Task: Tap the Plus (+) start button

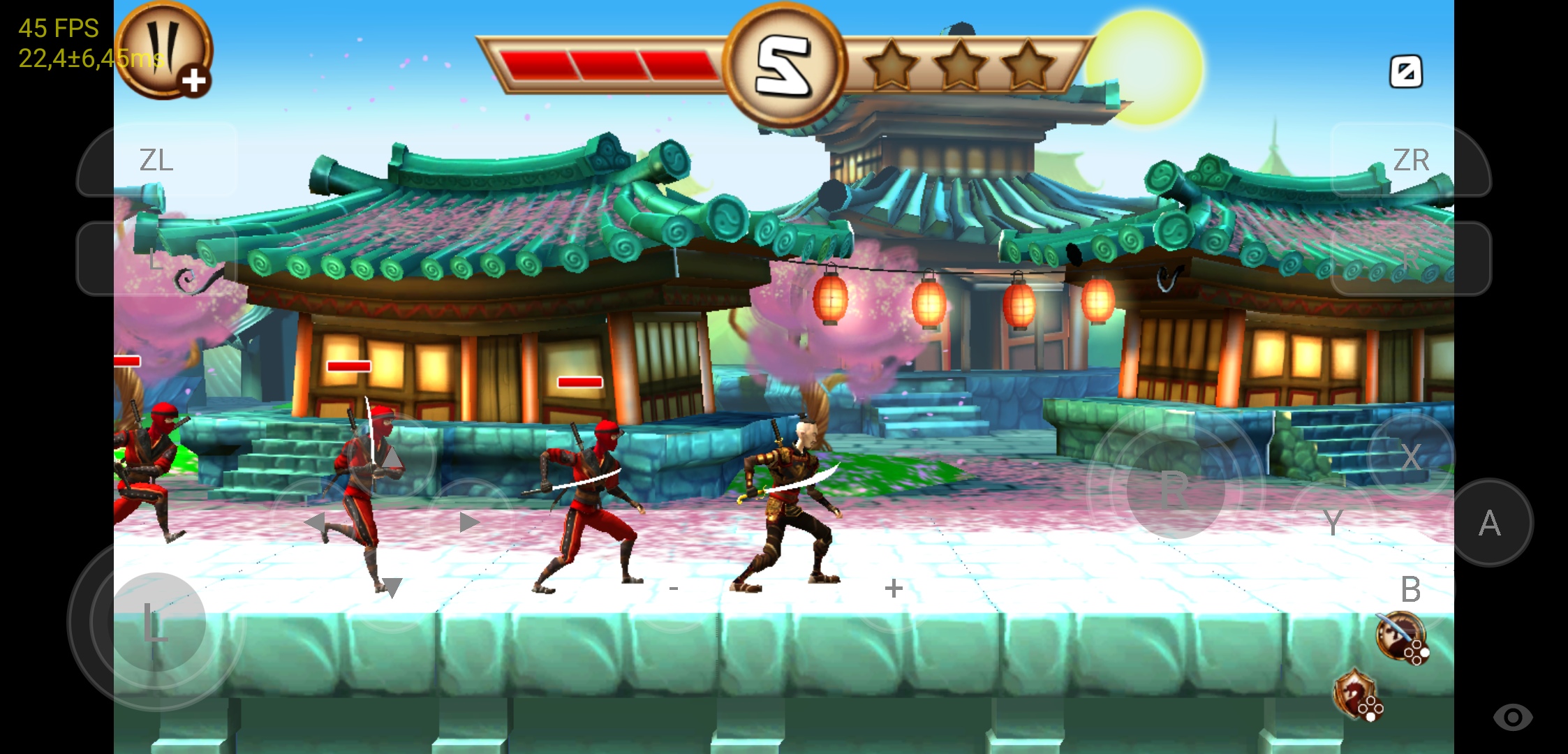Action: click(894, 589)
